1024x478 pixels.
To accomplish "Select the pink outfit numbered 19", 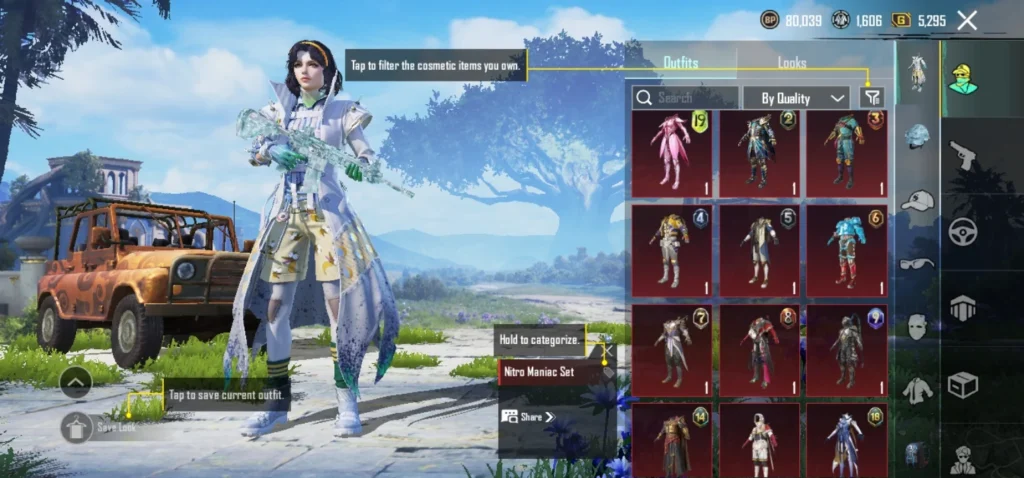I will point(672,154).
